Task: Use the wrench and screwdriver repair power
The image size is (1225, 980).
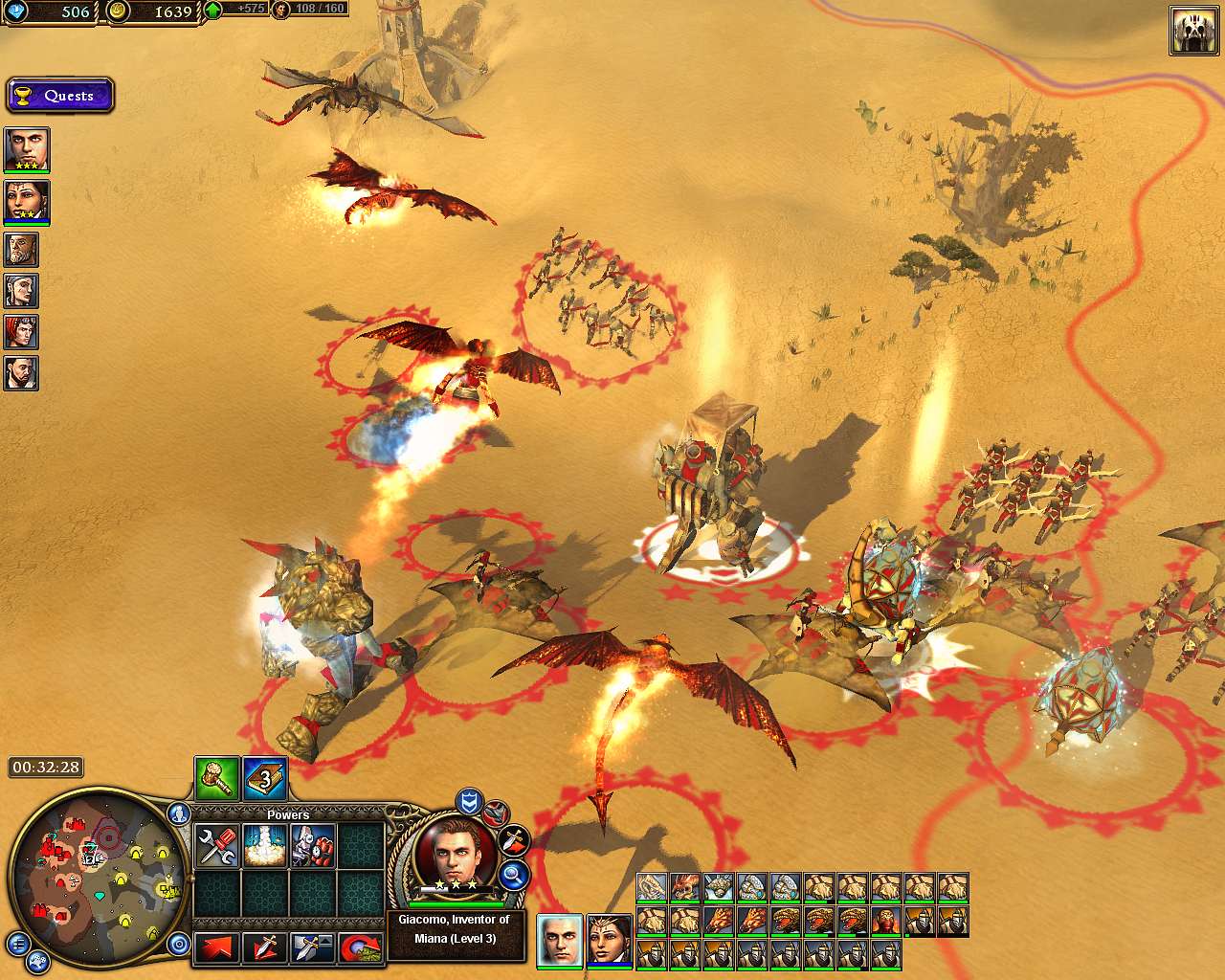Action: [217, 846]
